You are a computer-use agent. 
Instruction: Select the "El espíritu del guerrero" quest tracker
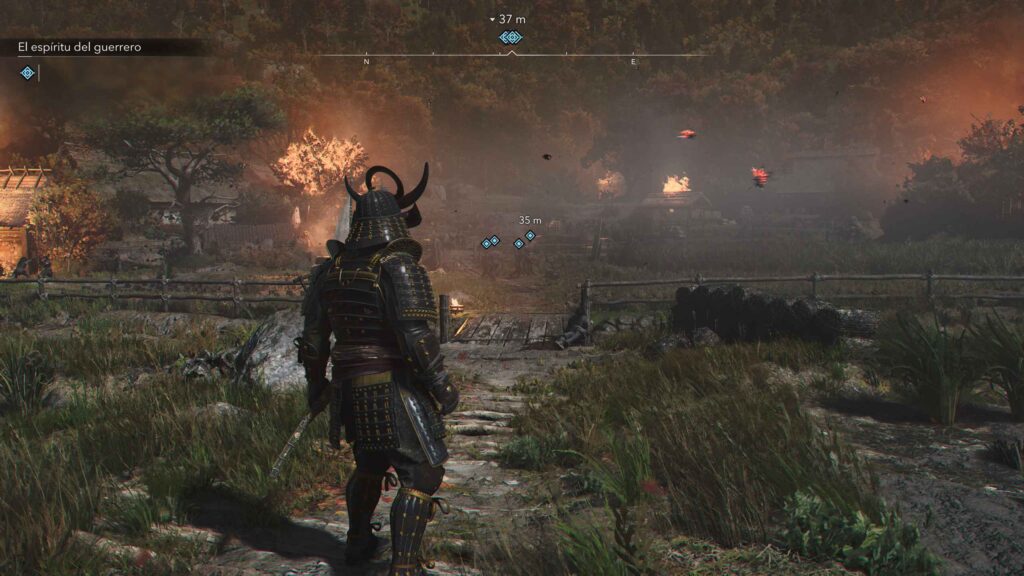80,47
